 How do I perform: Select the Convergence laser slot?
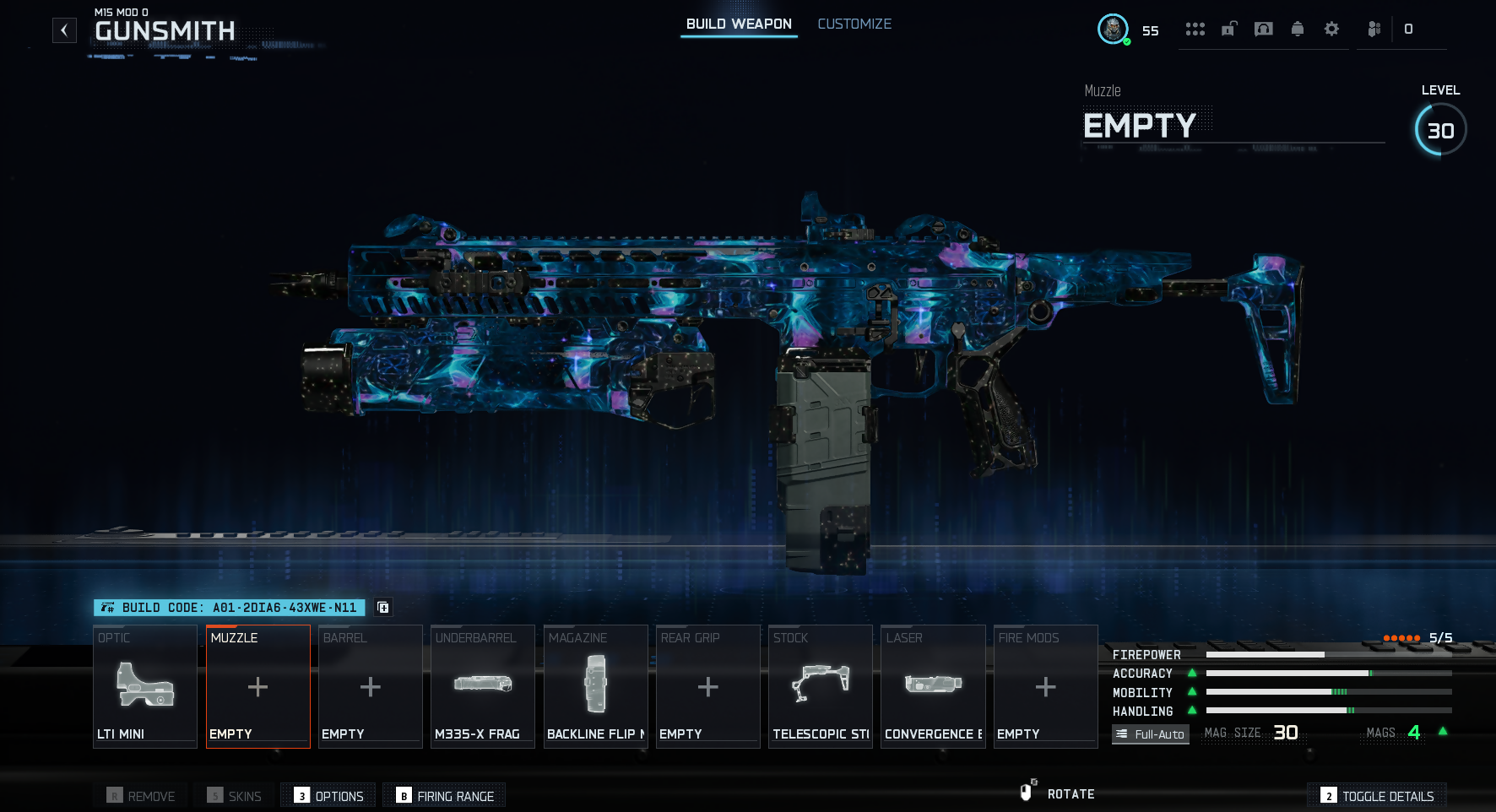point(933,686)
